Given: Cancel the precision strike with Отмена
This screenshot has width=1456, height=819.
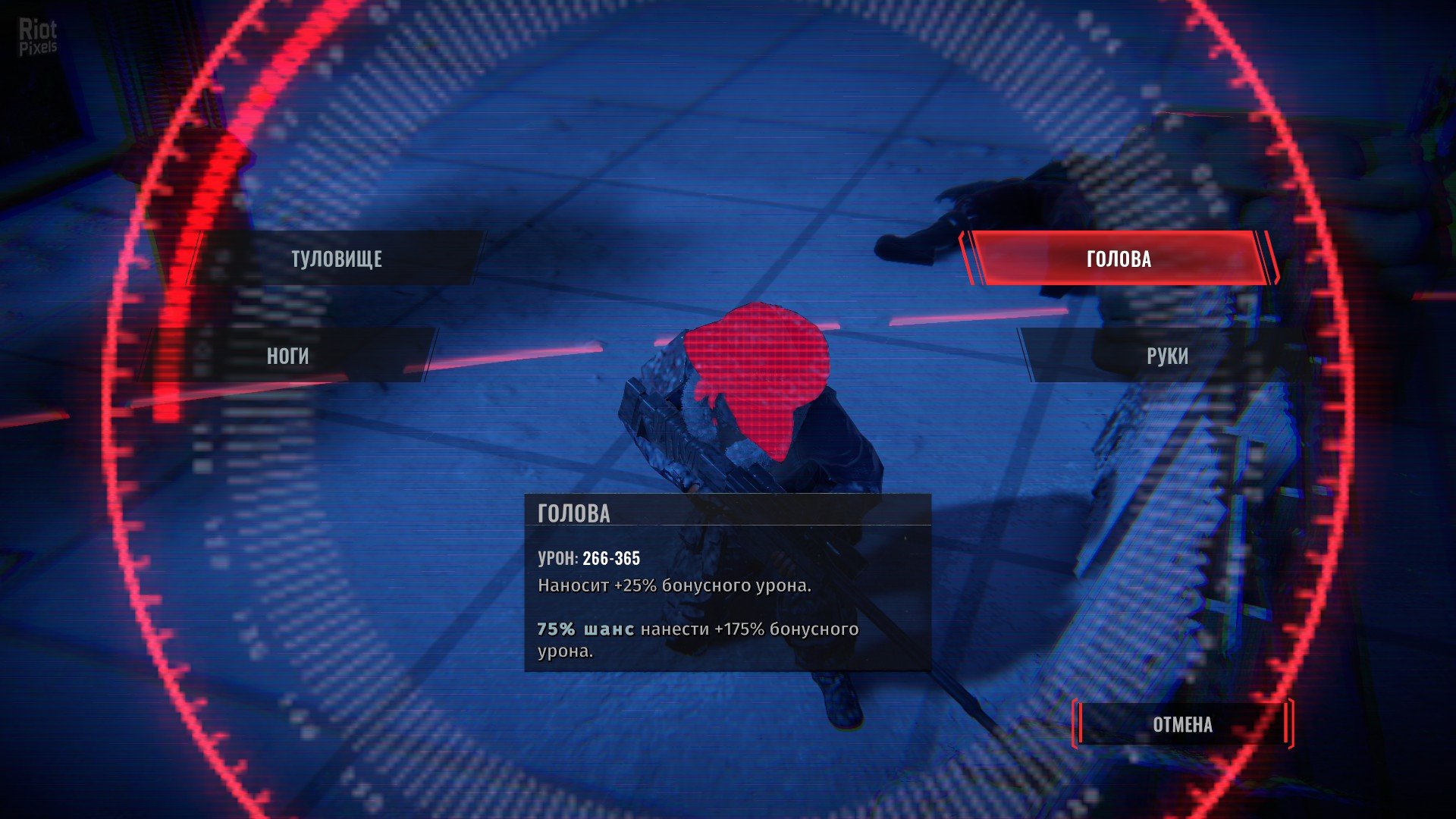Looking at the screenshot, I should click(x=1182, y=724).
